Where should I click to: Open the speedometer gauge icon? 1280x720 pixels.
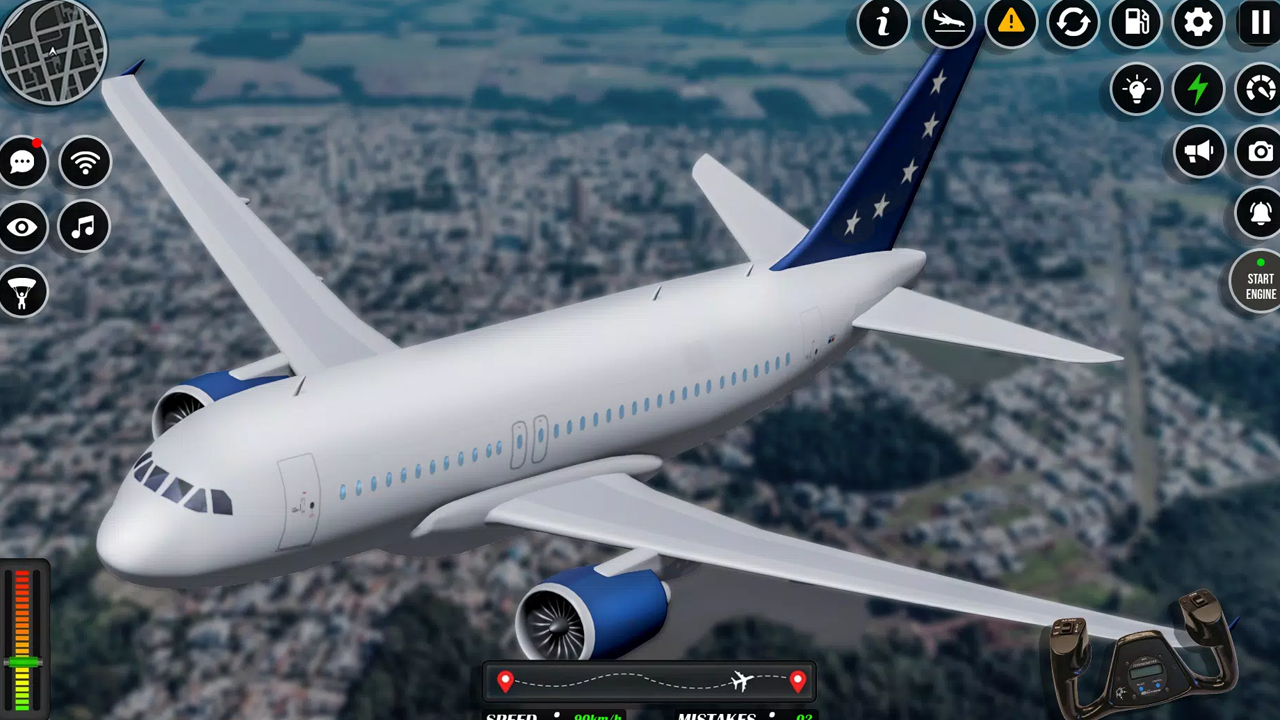point(1259,90)
